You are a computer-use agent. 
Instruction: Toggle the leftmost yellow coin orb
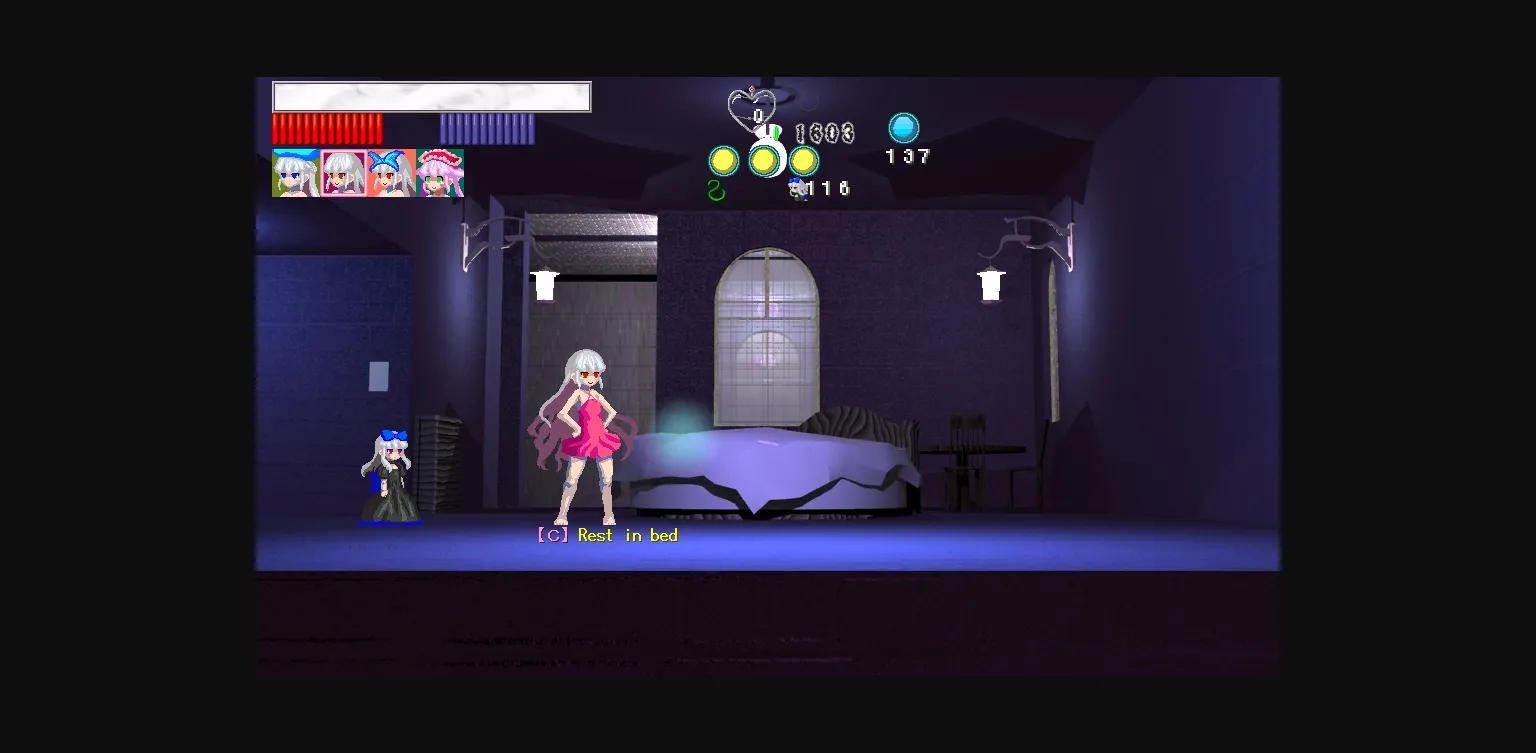pos(722,159)
